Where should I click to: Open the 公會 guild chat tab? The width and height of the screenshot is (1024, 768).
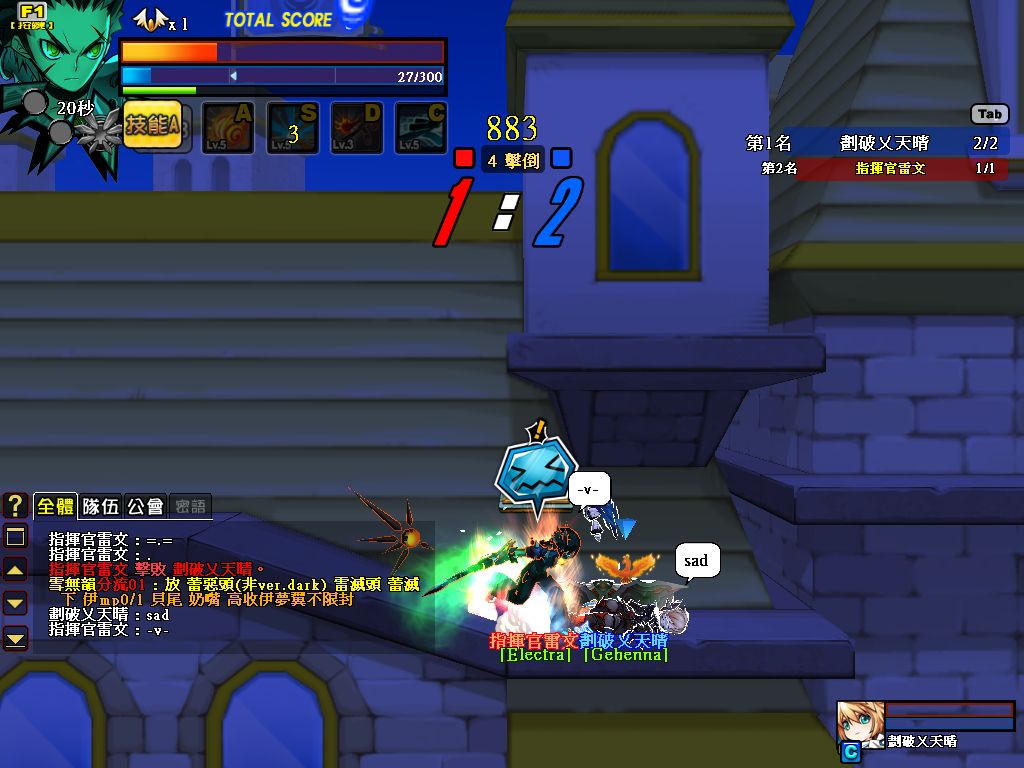[145, 506]
